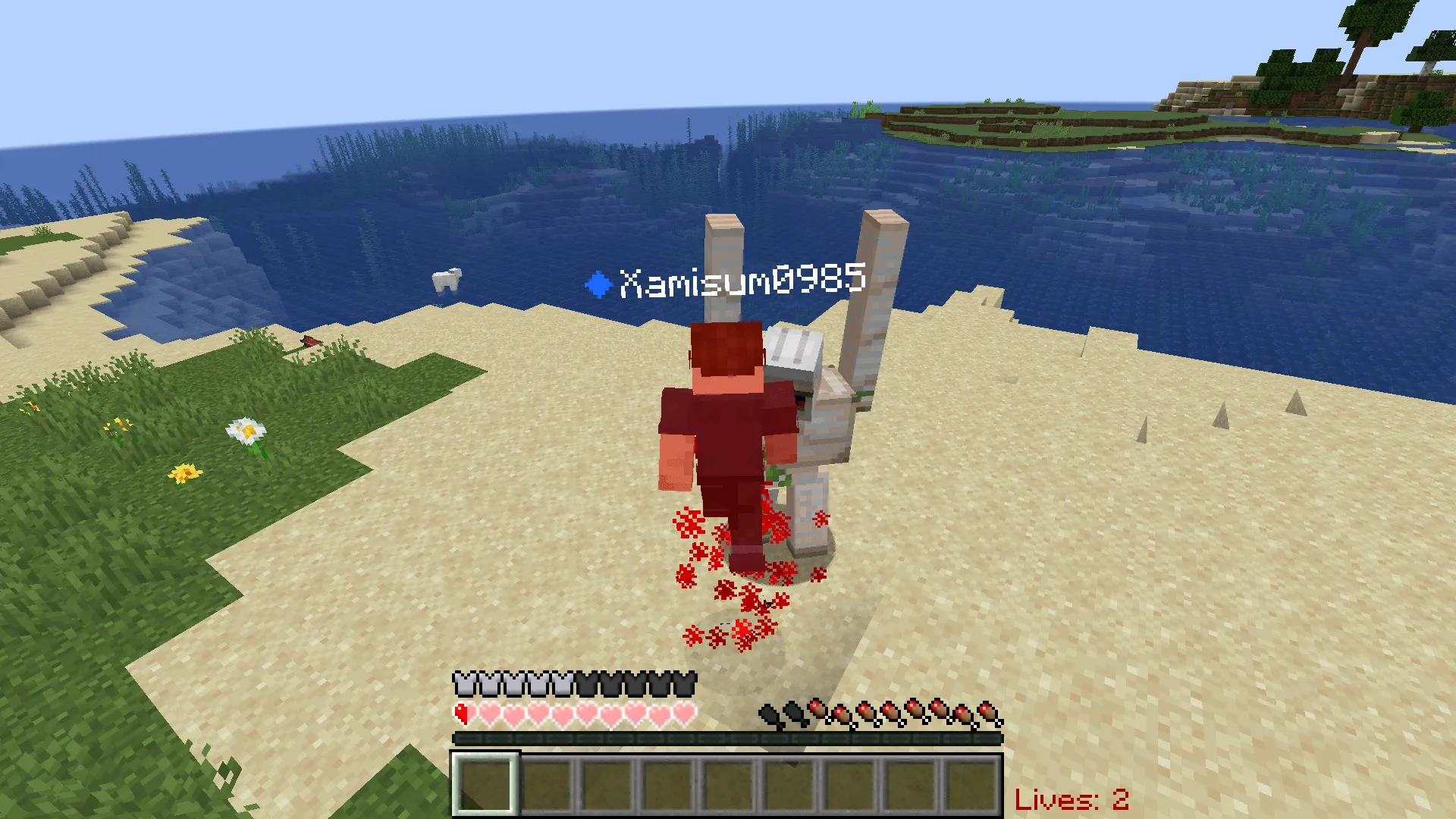Select the first armor chestplate icon
This screenshot has height=819, width=1456.
coord(463,683)
